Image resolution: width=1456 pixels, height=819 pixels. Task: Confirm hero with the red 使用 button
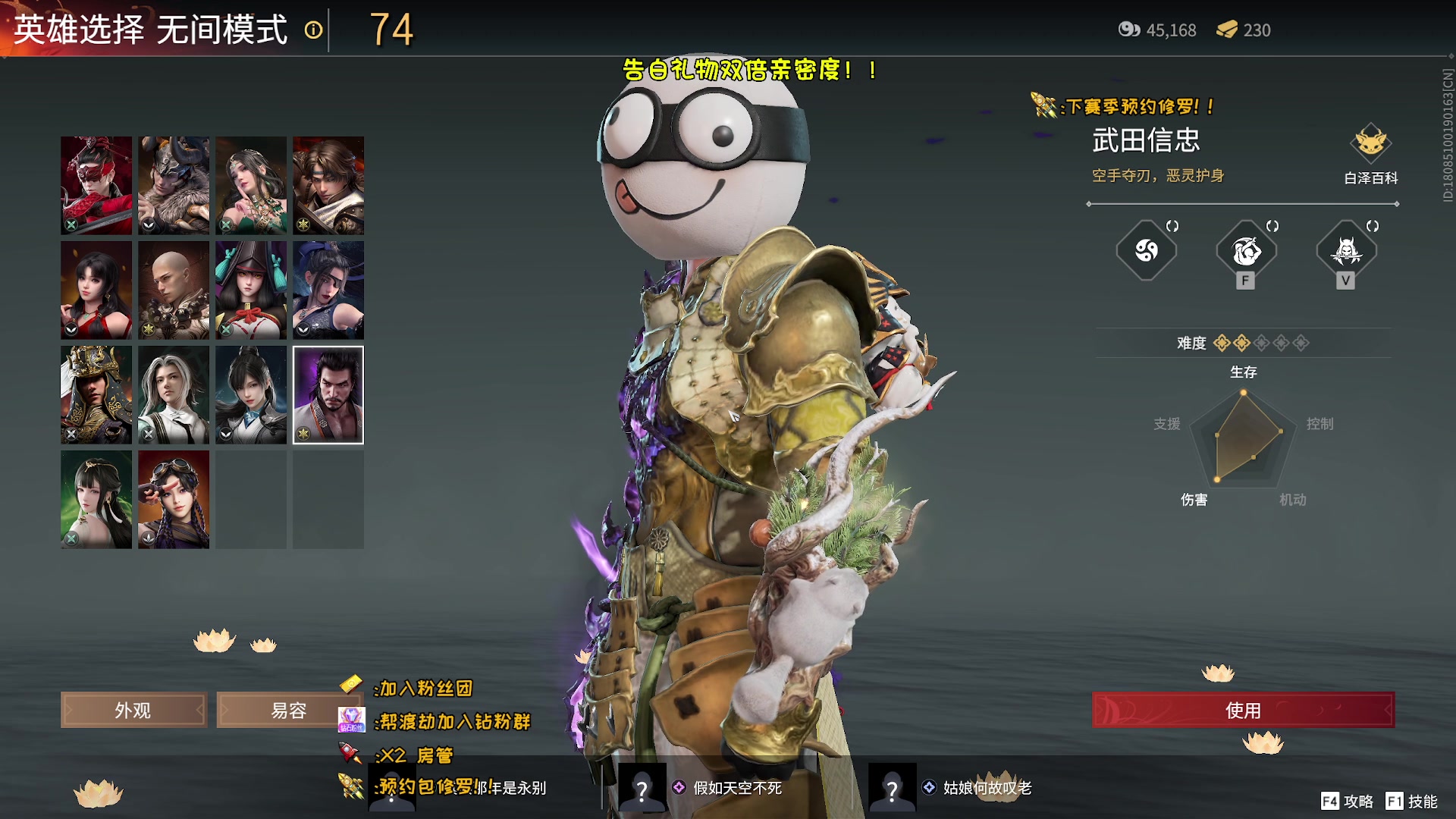tap(1243, 711)
